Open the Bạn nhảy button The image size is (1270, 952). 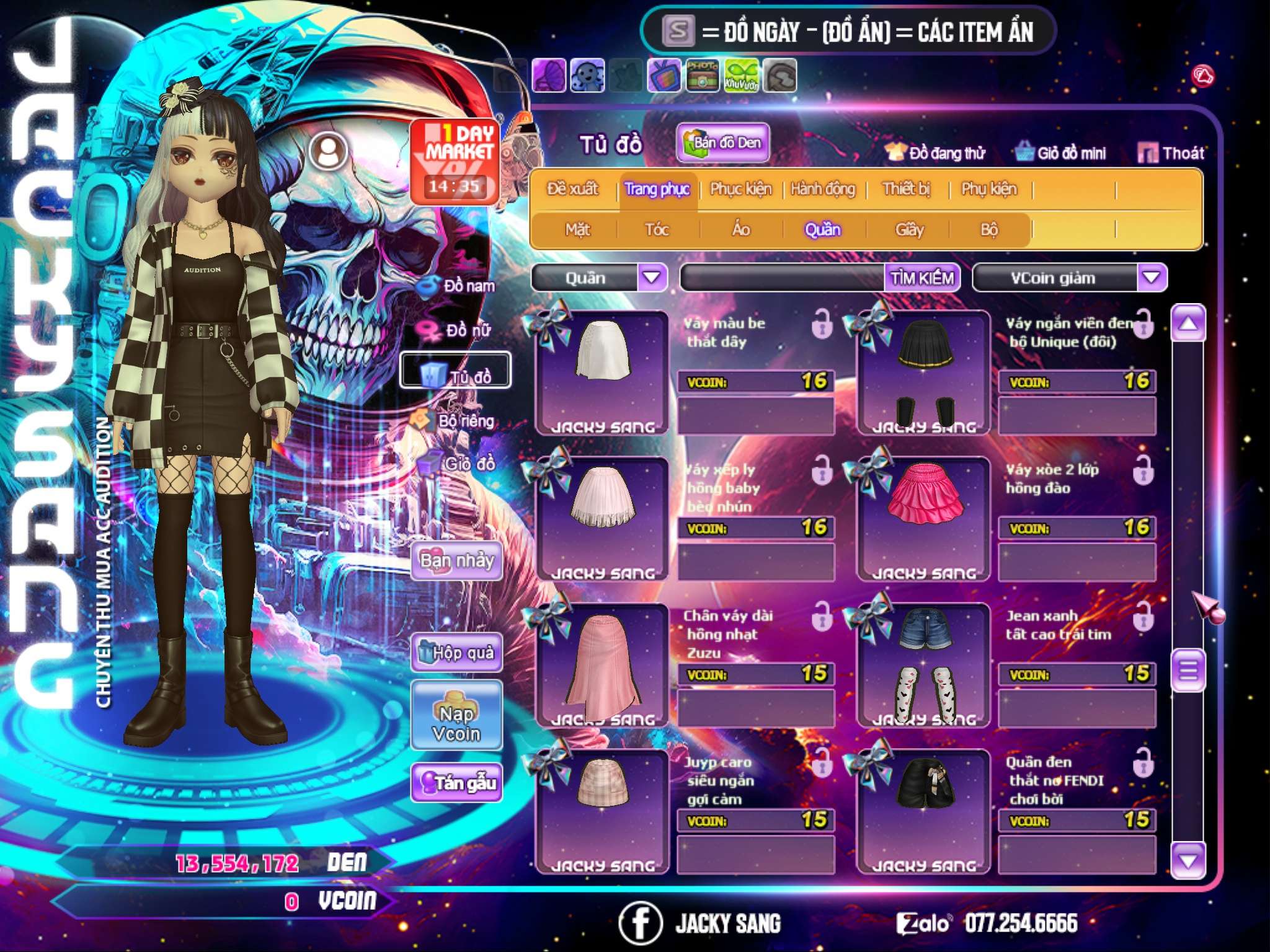click(x=456, y=561)
